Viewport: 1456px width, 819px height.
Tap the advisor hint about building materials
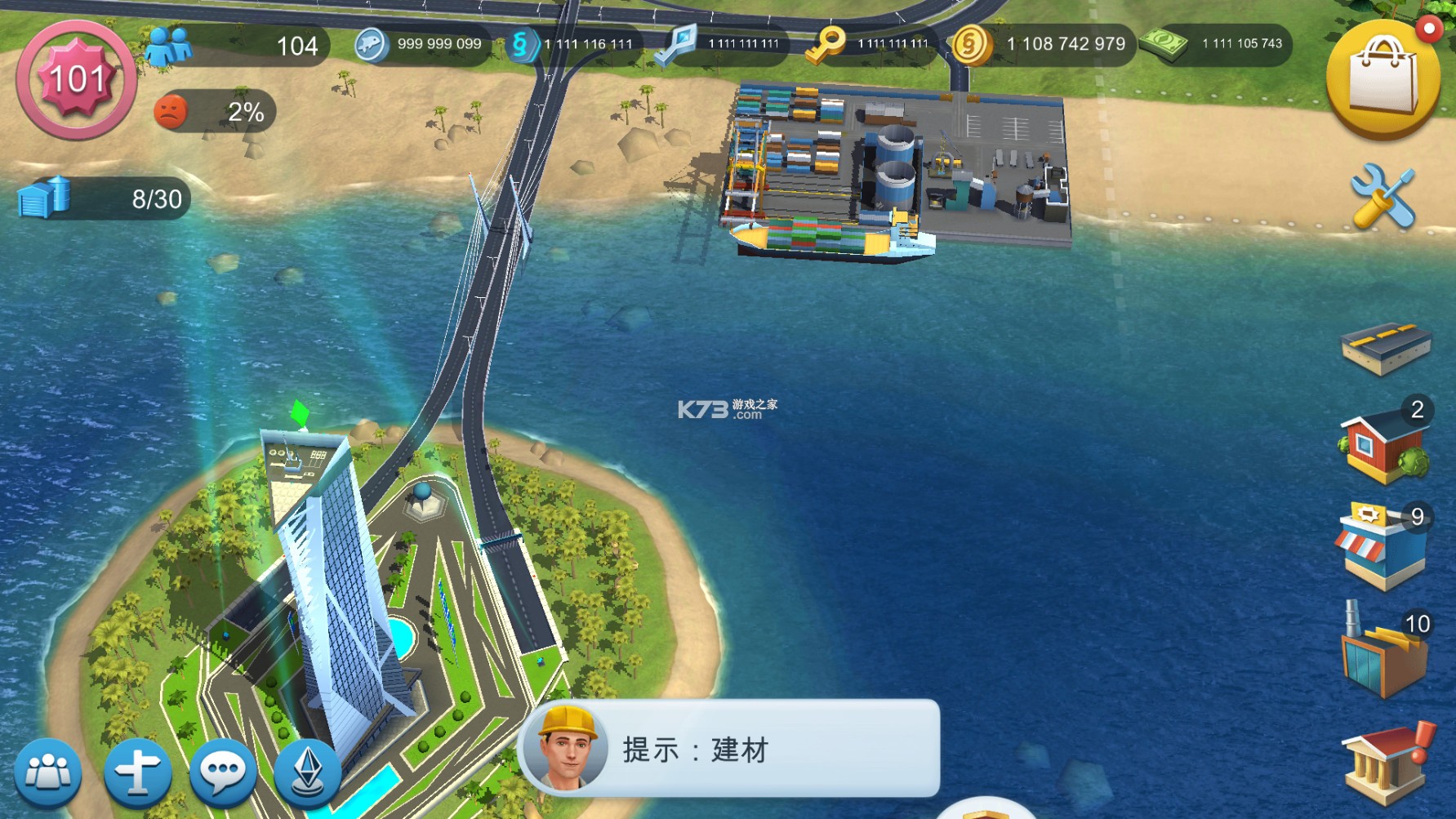pos(729,749)
